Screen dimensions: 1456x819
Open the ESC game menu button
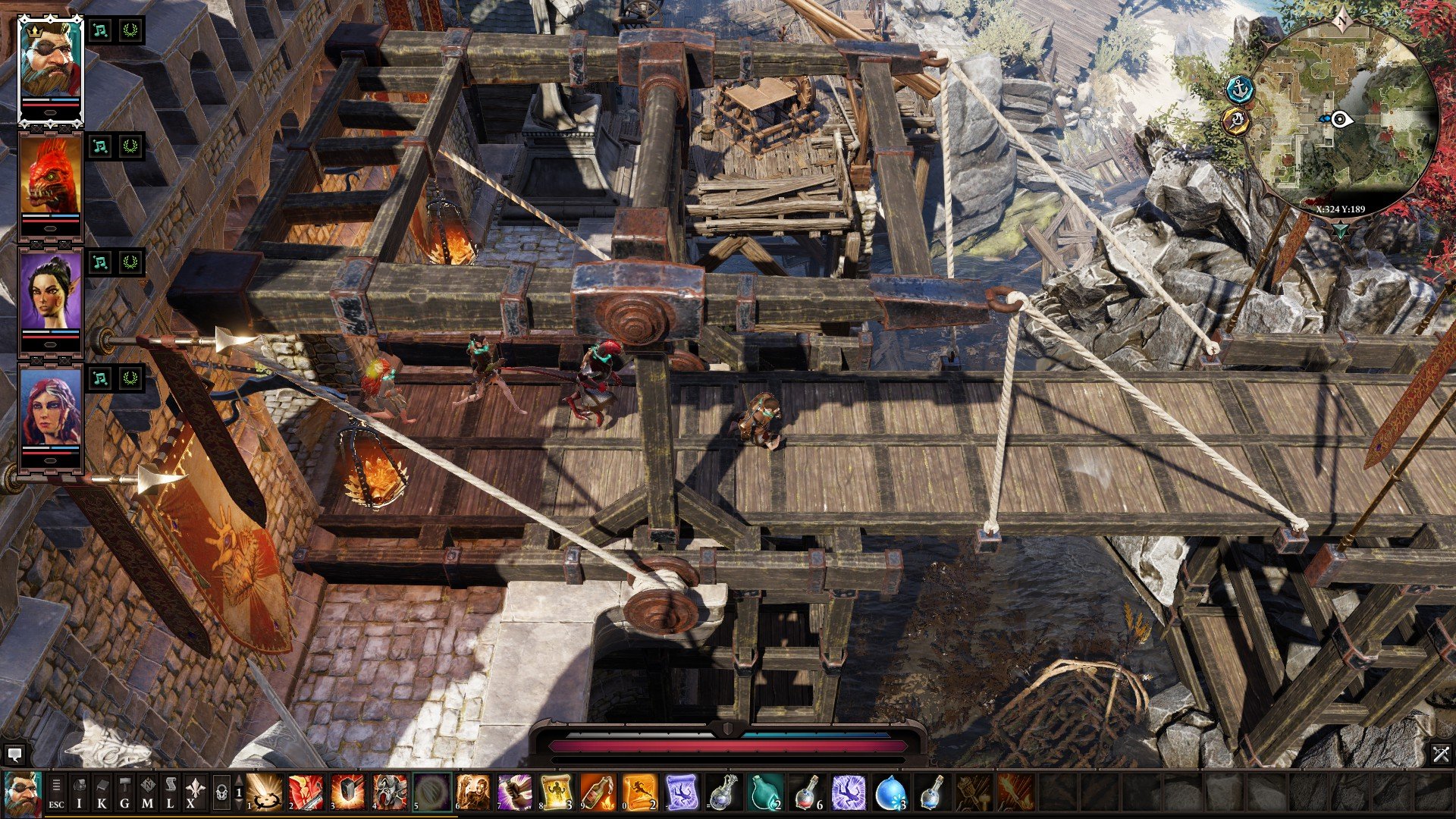click(56, 792)
